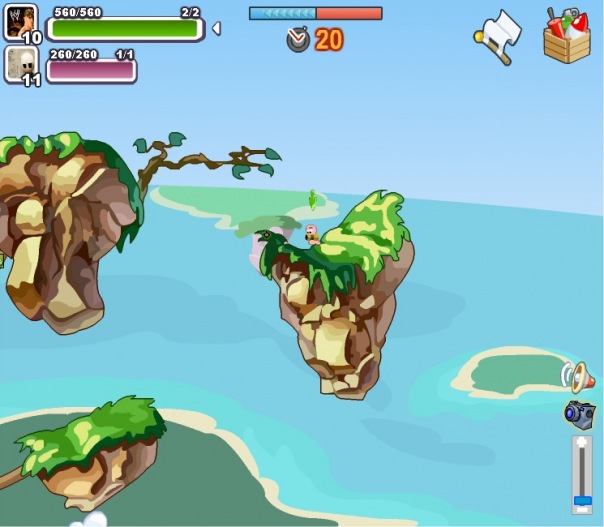Click the plus end of the zoom slider
Viewport: 604px width, 527px height.
pyautogui.click(x=581, y=443)
